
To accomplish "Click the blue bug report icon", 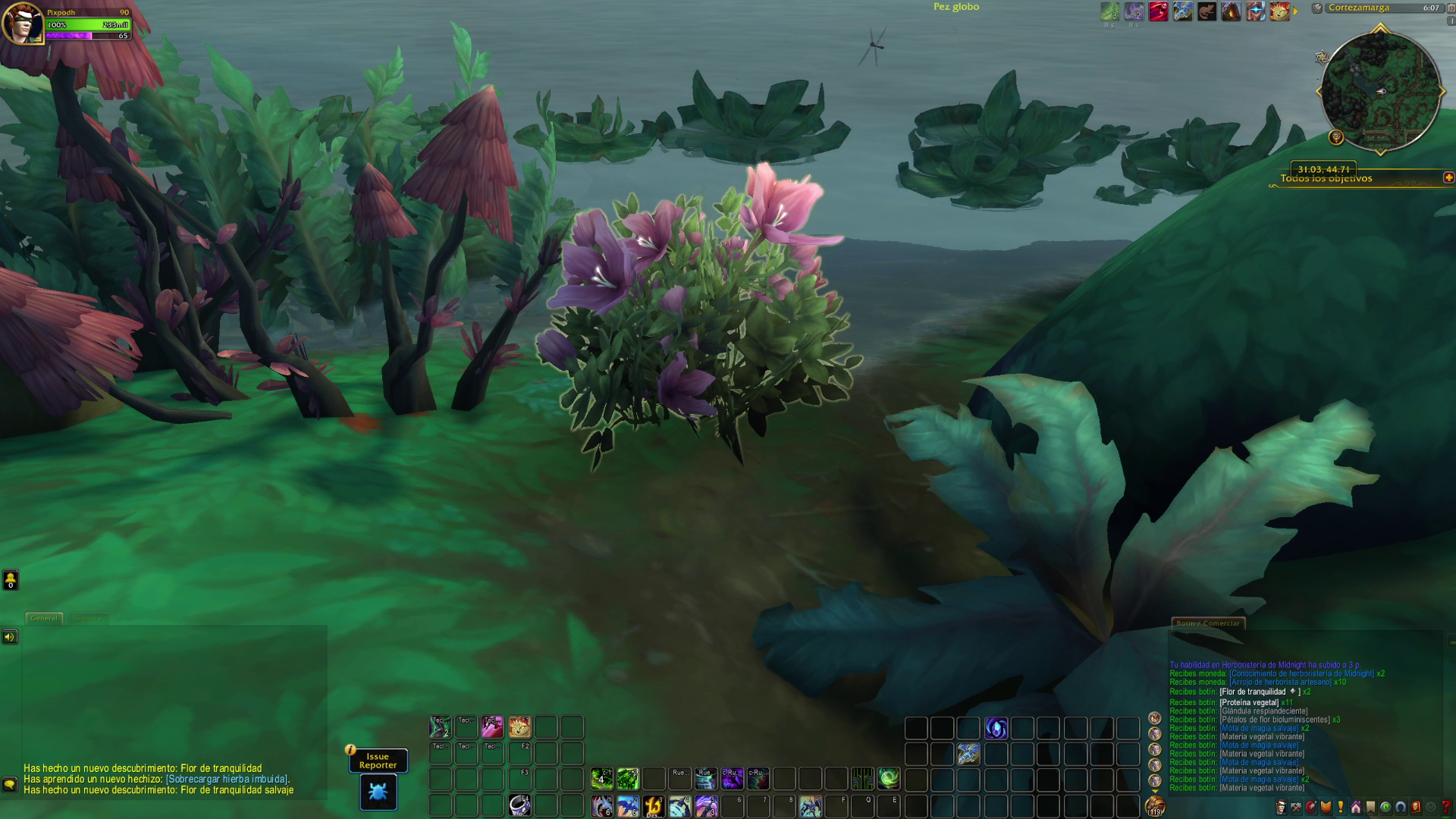I will [x=378, y=792].
